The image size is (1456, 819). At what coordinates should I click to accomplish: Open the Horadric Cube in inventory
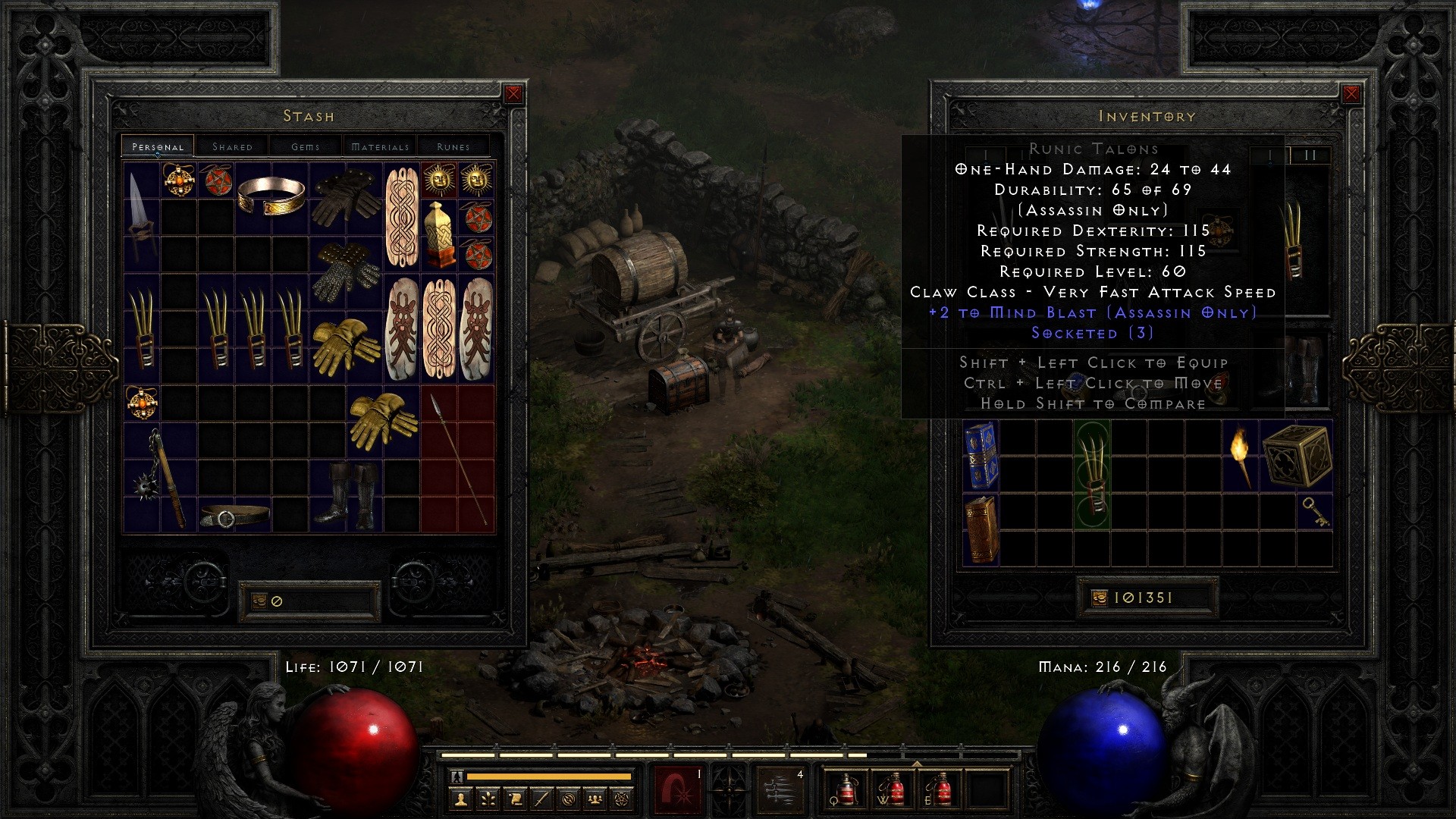tap(1297, 457)
